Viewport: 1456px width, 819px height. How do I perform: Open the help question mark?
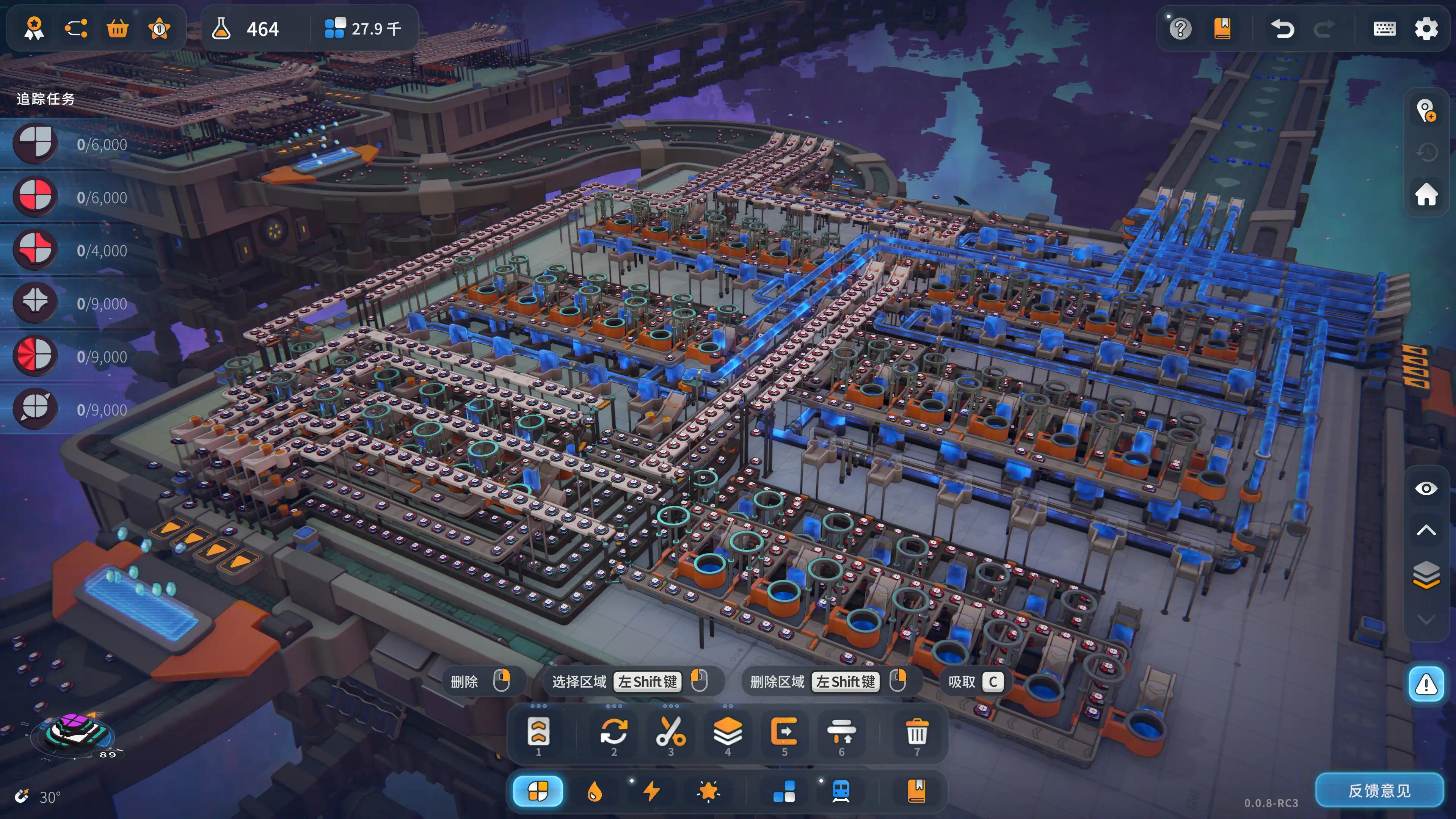[x=1180, y=28]
